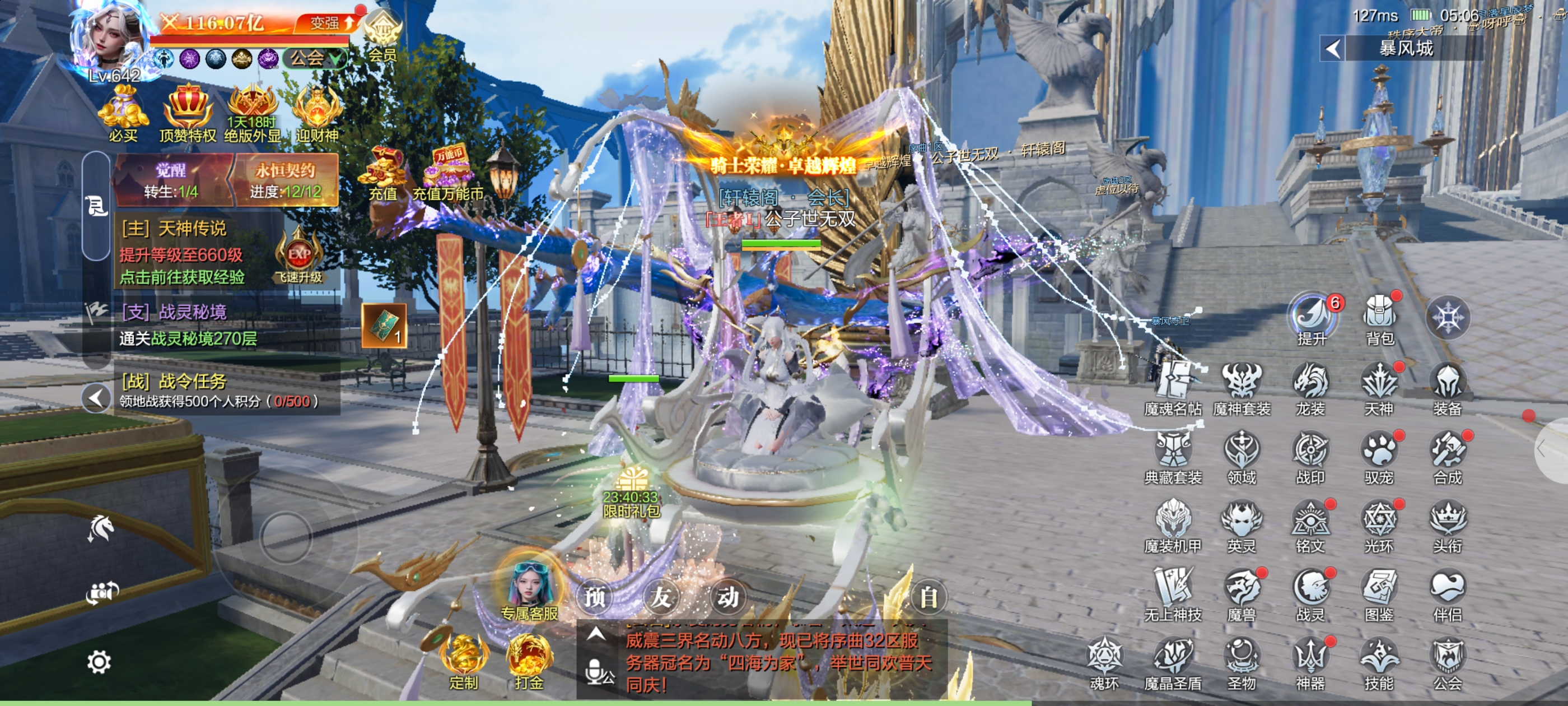Claim the 限时礼包 limited-time gift
This screenshot has height=706, width=1568.
tap(631, 494)
